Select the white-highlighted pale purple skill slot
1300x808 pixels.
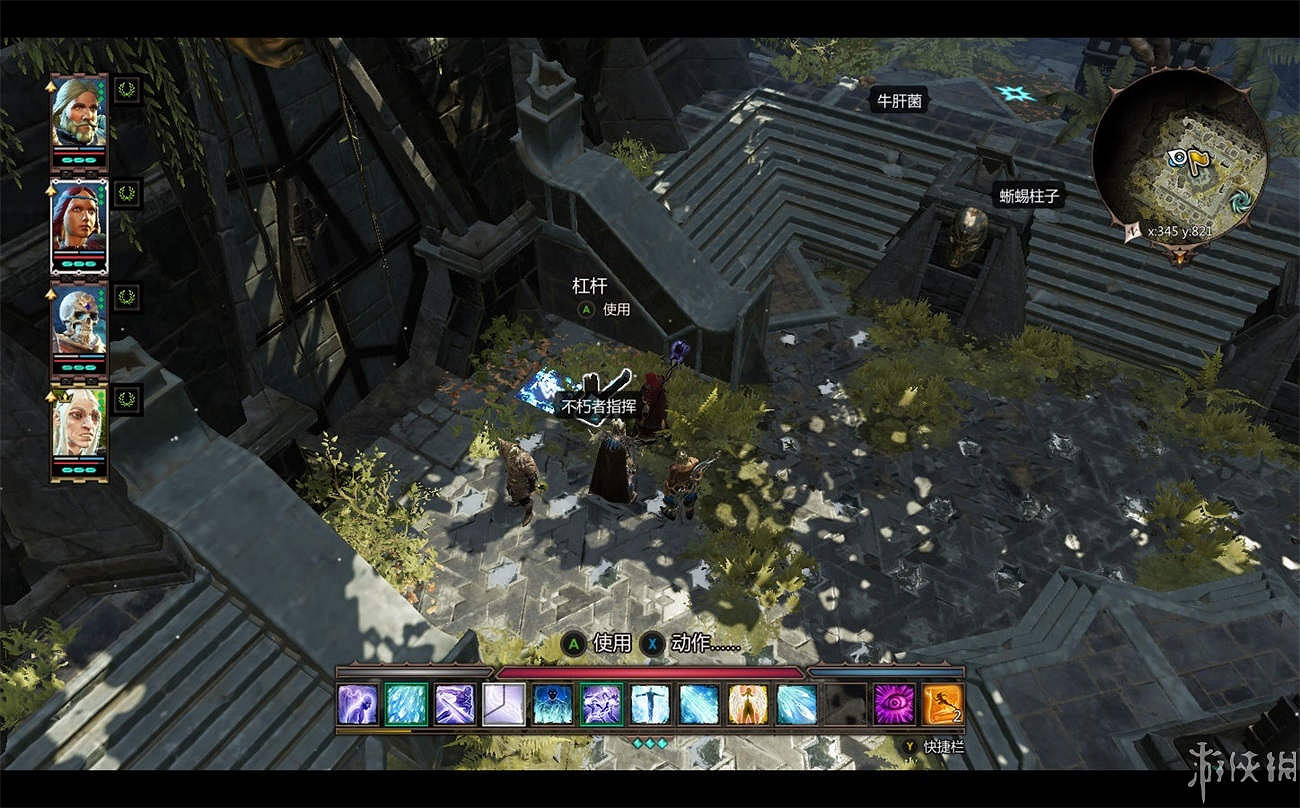pos(504,704)
